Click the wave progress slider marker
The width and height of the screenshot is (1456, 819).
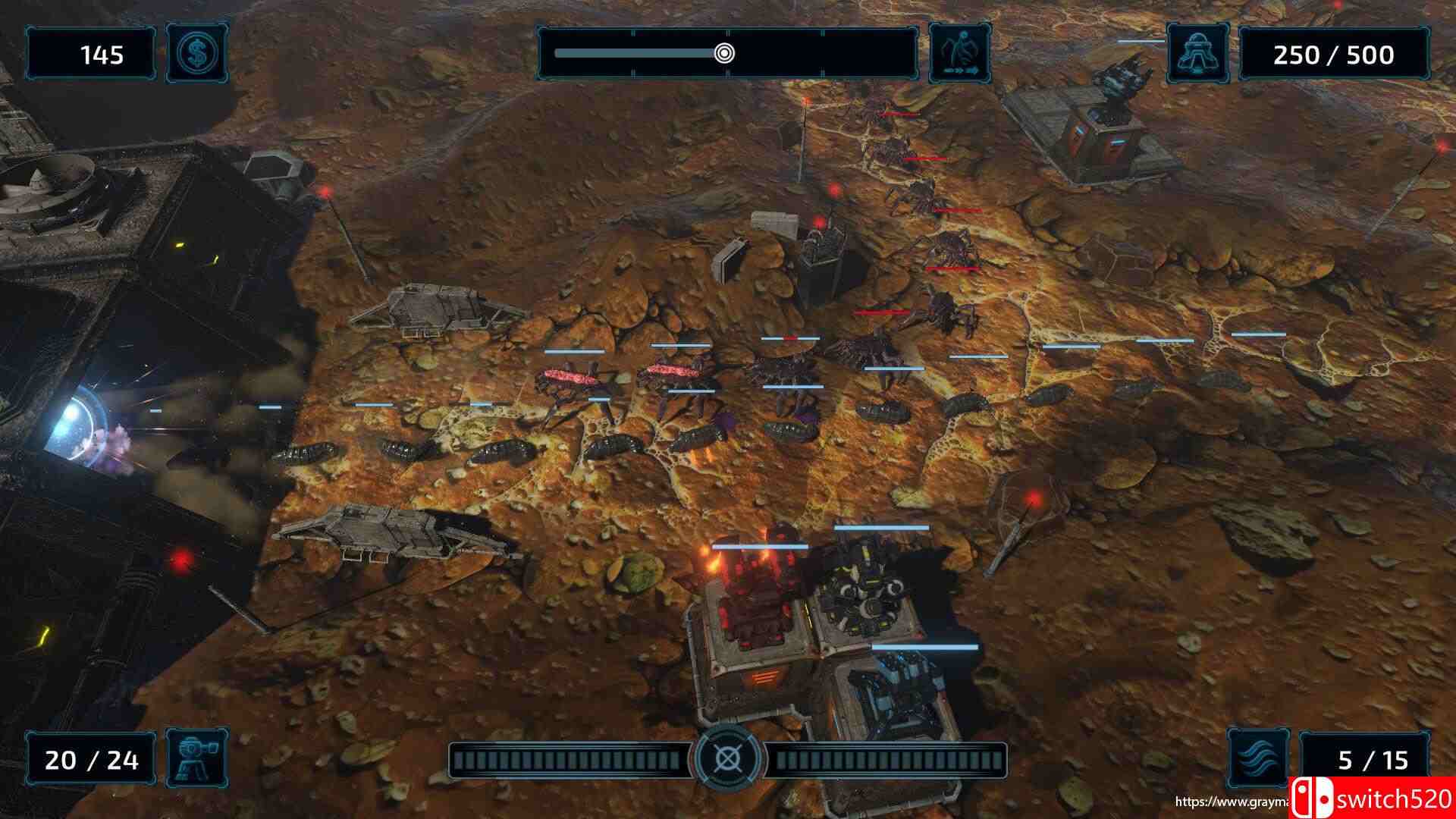click(724, 53)
